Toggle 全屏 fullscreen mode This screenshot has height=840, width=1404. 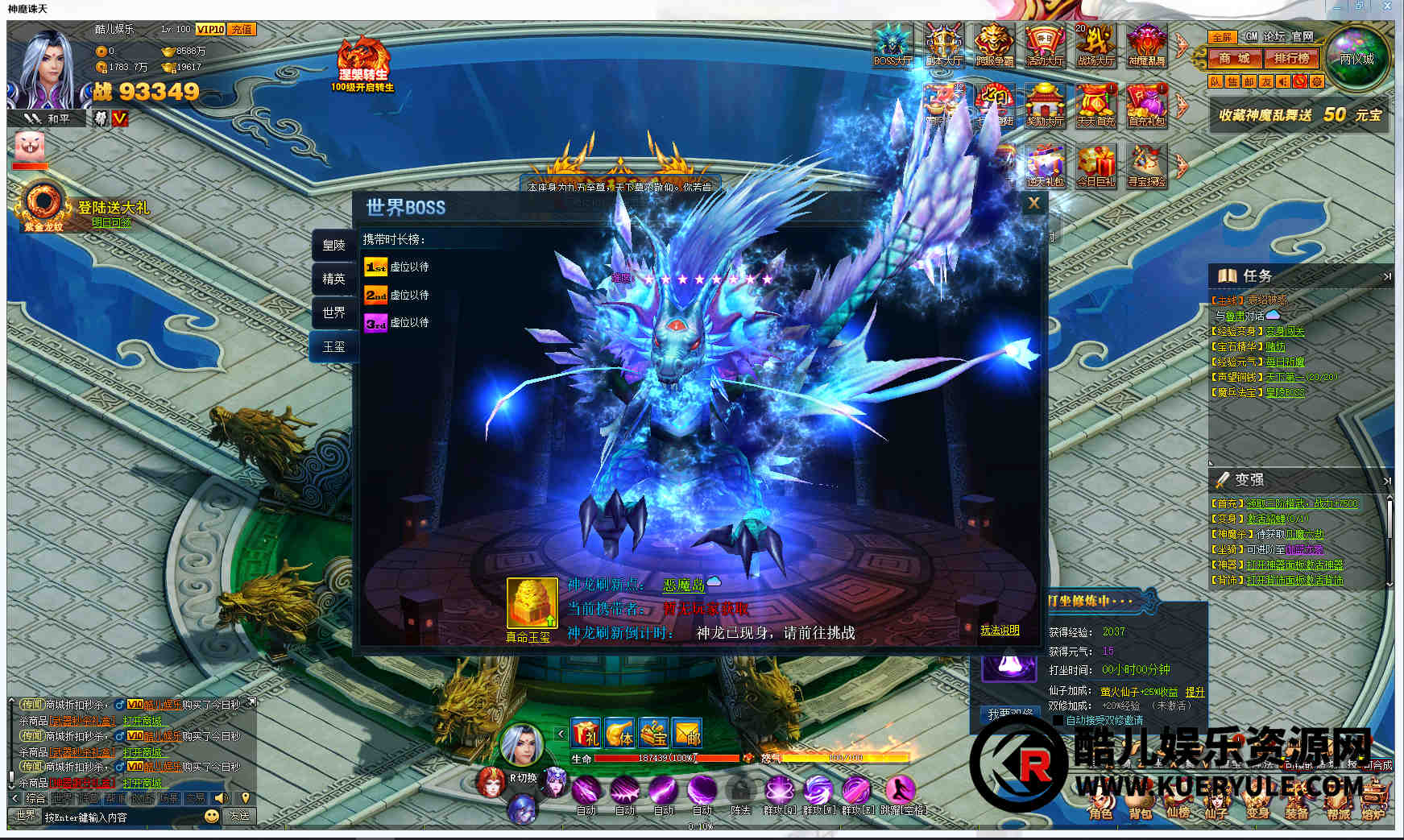click(x=1221, y=37)
